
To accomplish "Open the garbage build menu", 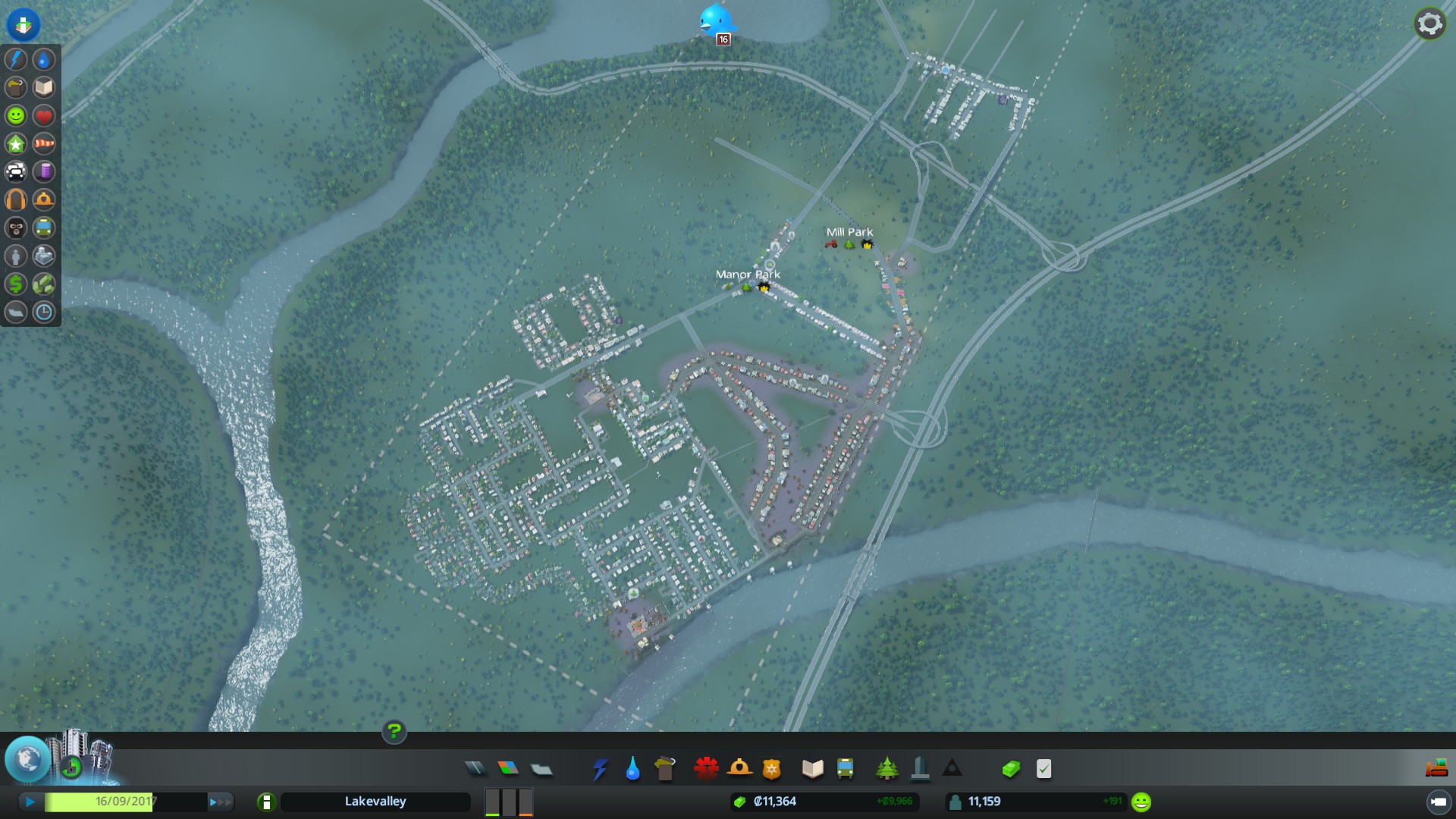I will [x=664, y=769].
